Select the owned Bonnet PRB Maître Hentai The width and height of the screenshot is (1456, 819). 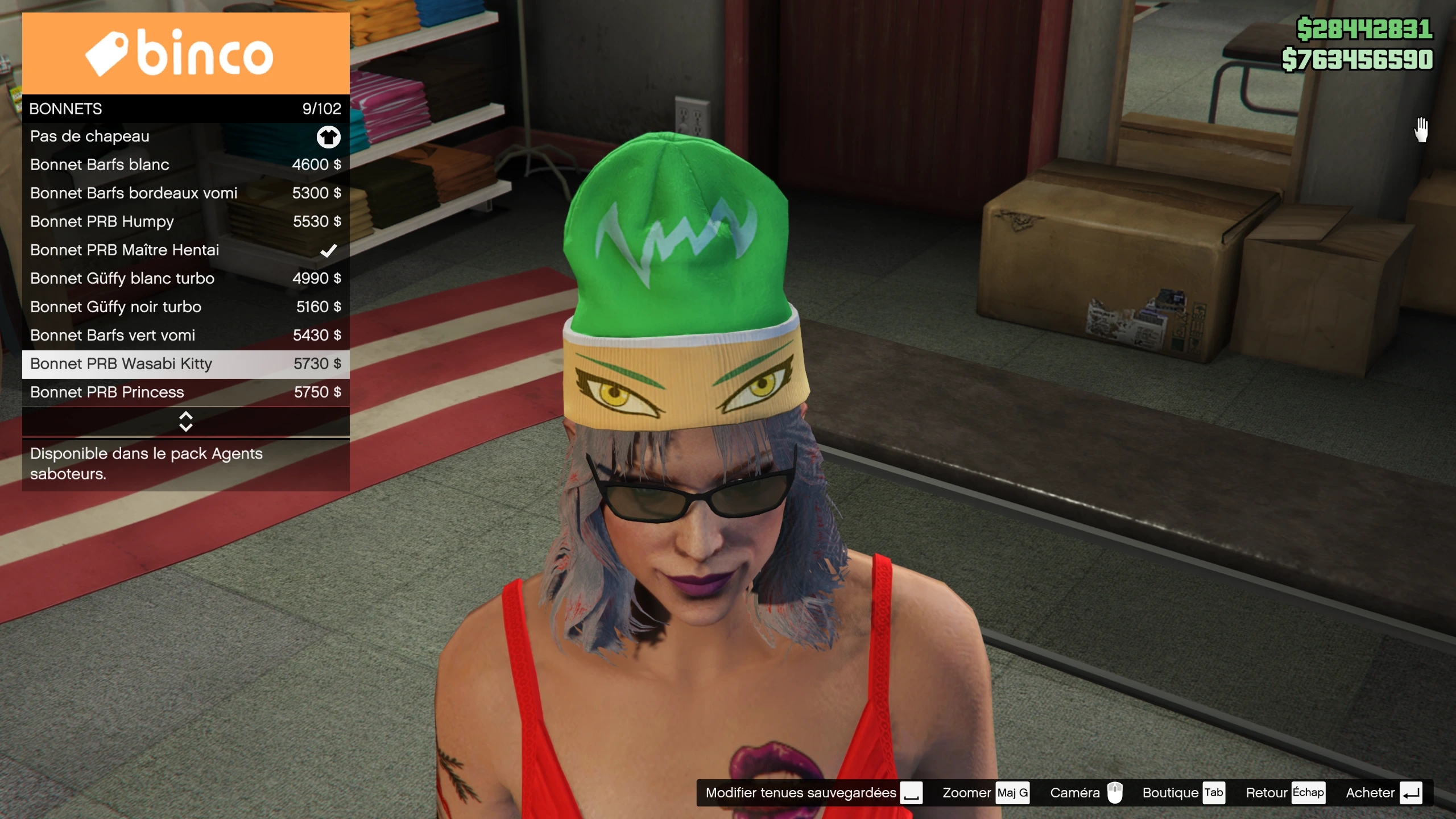pos(185,250)
